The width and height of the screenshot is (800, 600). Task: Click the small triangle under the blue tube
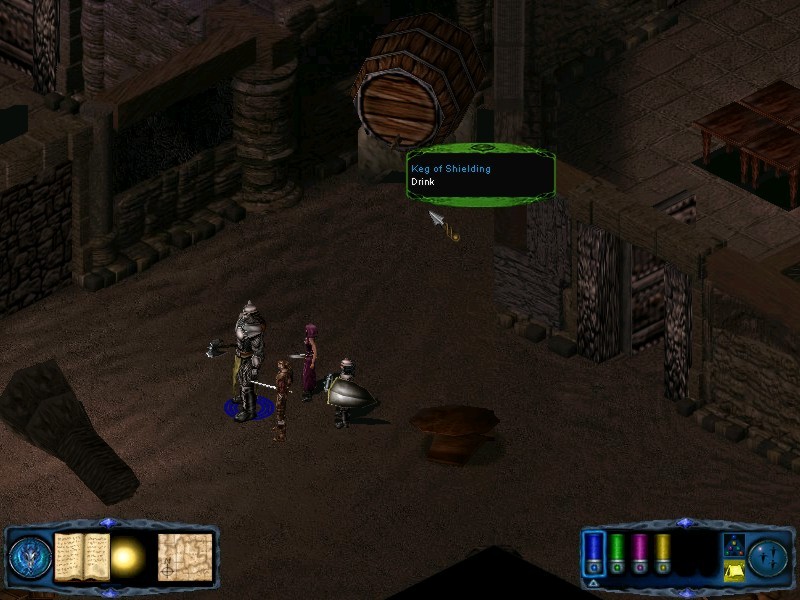coord(592,582)
